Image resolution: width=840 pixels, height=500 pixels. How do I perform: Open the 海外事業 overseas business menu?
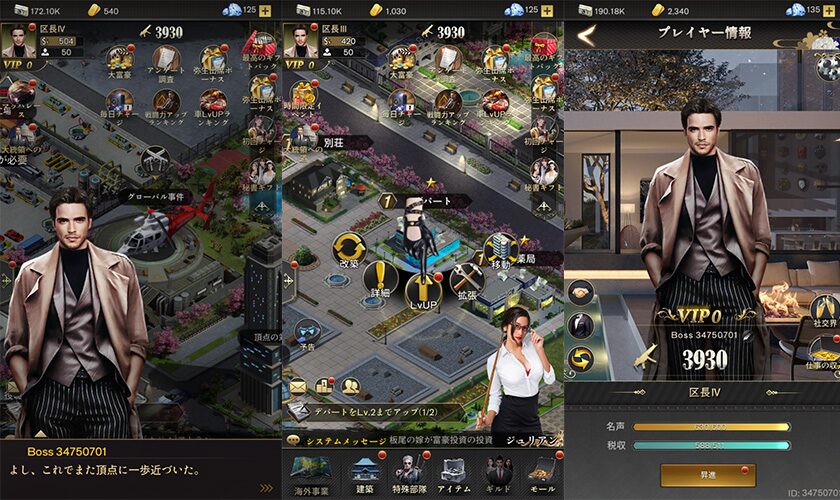click(307, 472)
